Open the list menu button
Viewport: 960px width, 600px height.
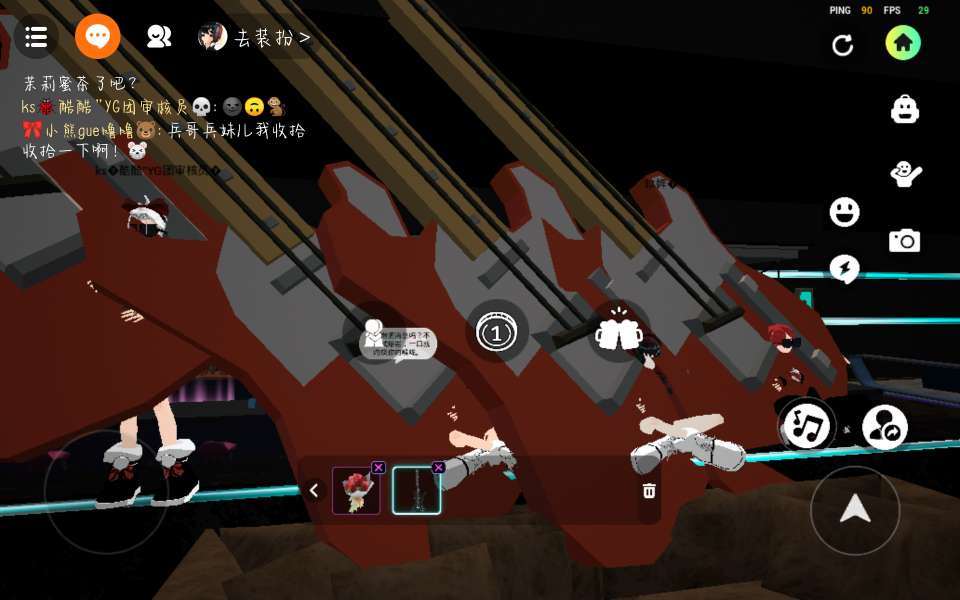tap(36, 38)
